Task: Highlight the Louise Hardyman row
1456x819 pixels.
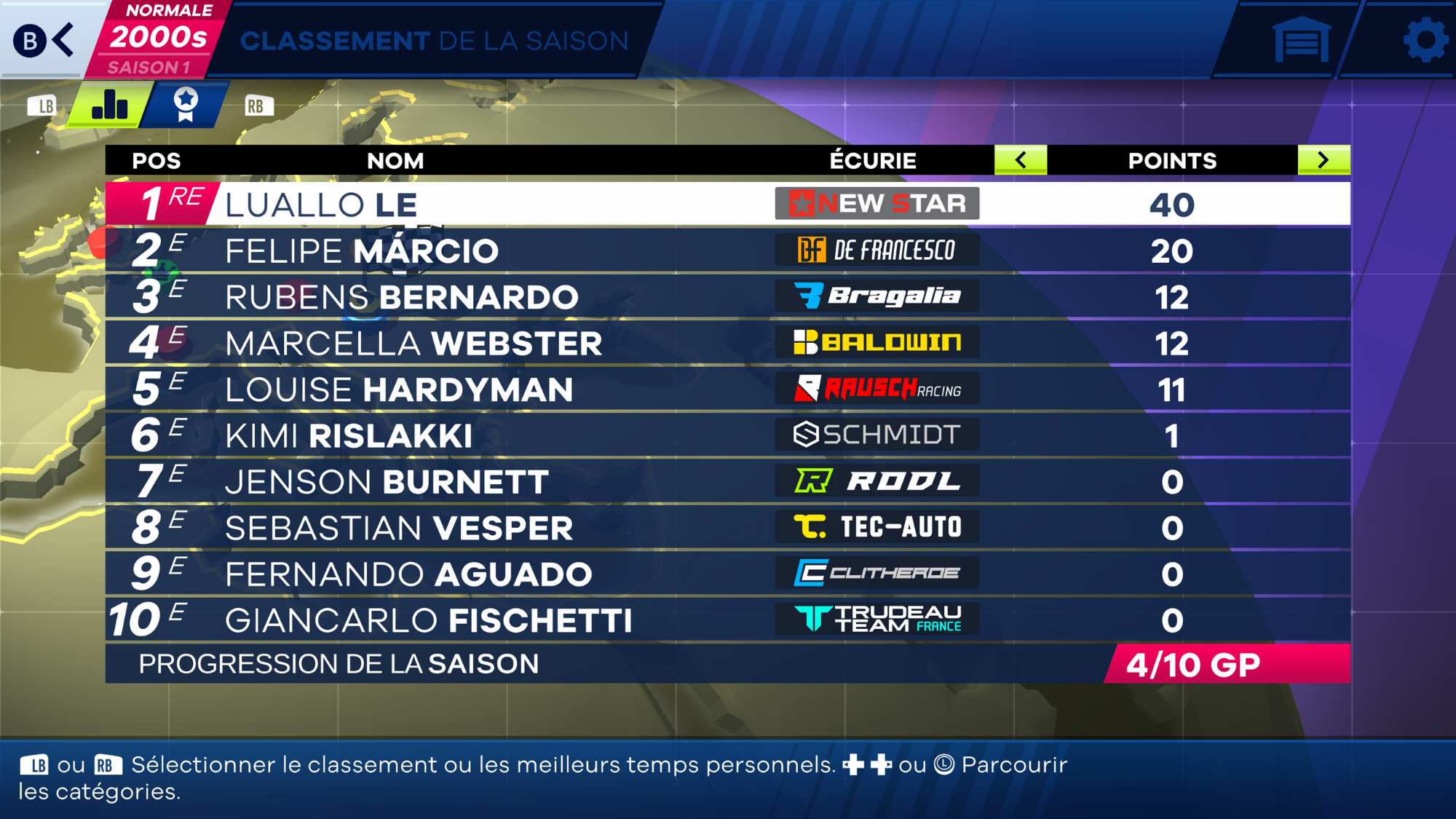Action: [728, 389]
